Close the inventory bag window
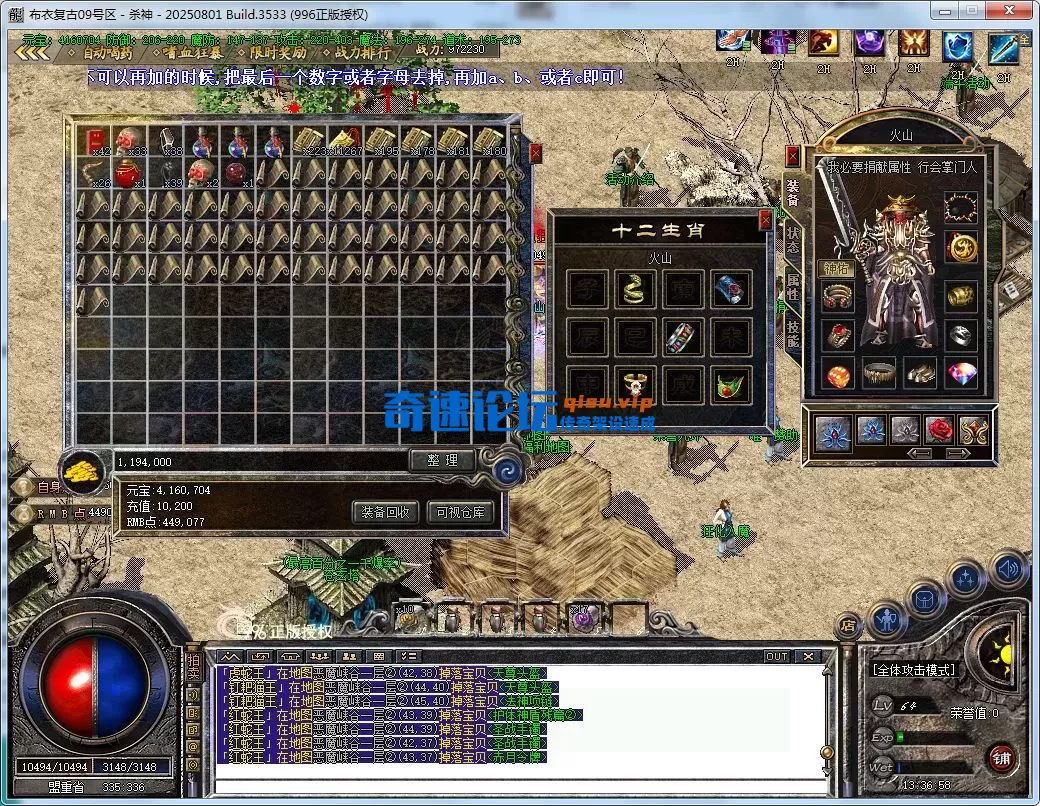Viewport: 1040px width, 806px height. (x=535, y=153)
